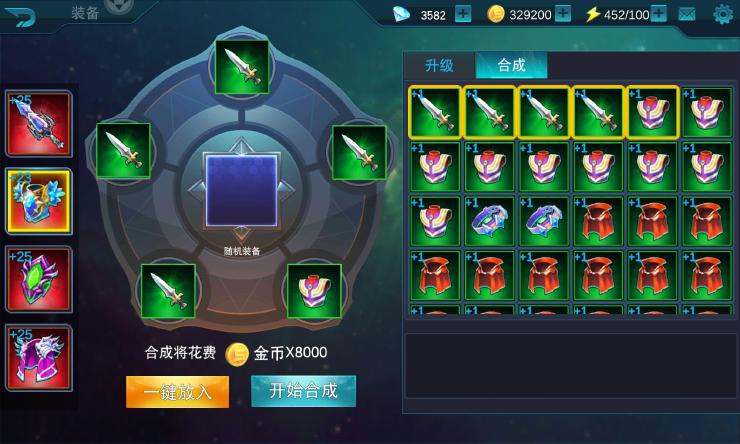The image size is (740, 444).
Task: Add diamonds with the plus button
Action: coord(463,14)
